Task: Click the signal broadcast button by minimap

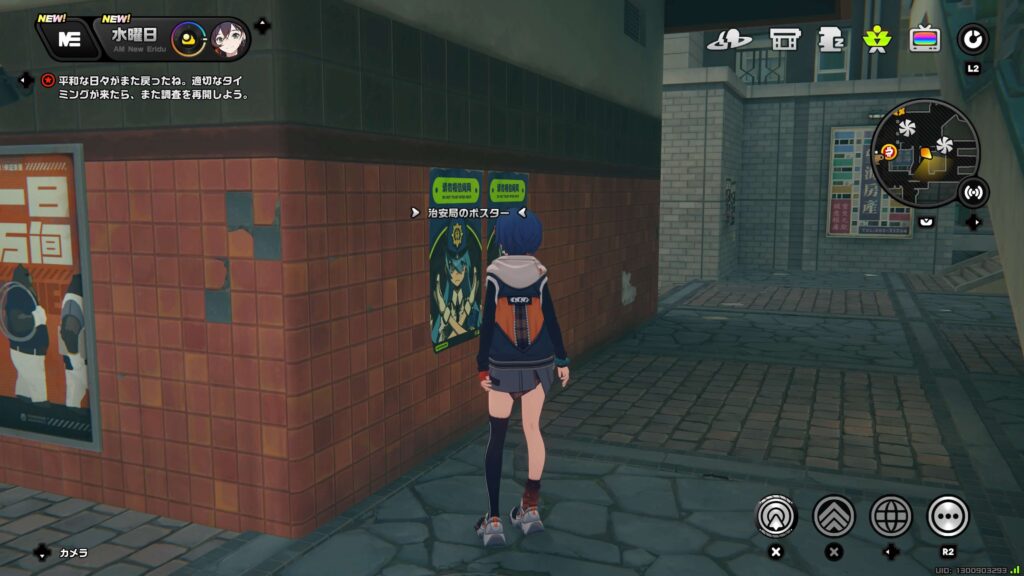Action: [972, 191]
